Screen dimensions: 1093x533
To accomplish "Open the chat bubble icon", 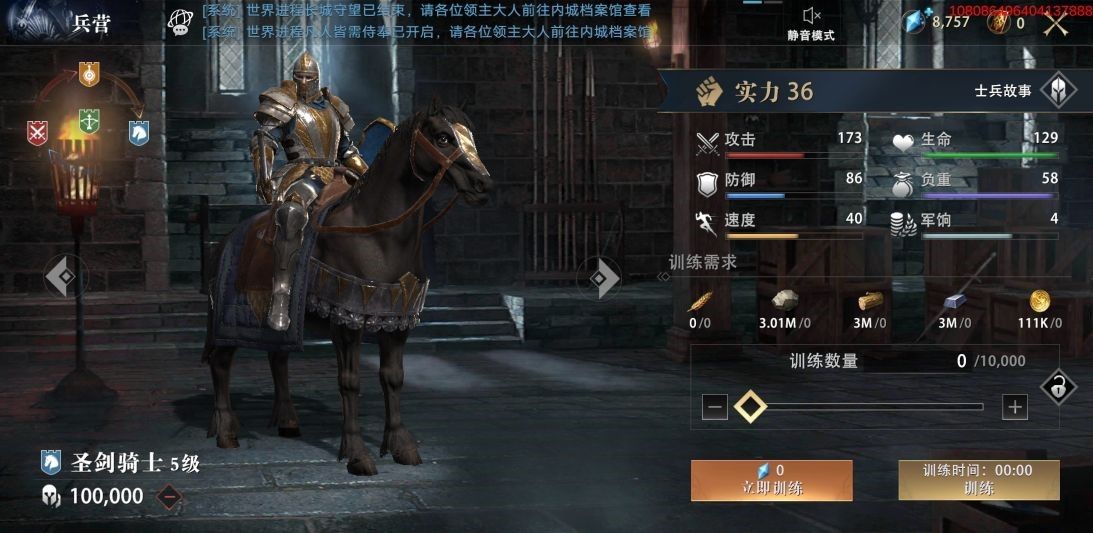I will [180, 22].
